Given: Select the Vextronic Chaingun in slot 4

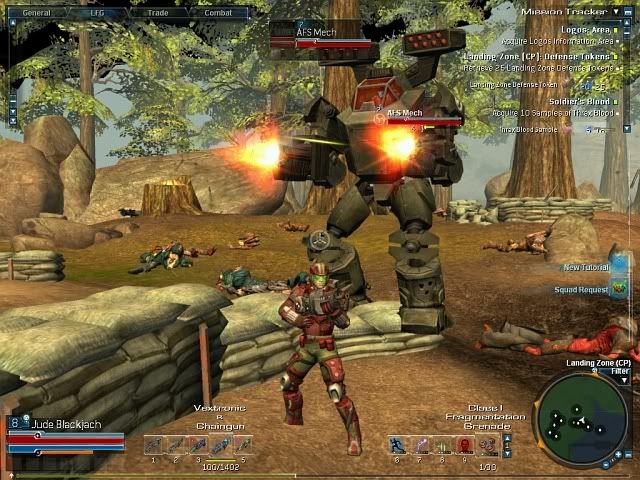Looking at the screenshot, I should pos(220,445).
